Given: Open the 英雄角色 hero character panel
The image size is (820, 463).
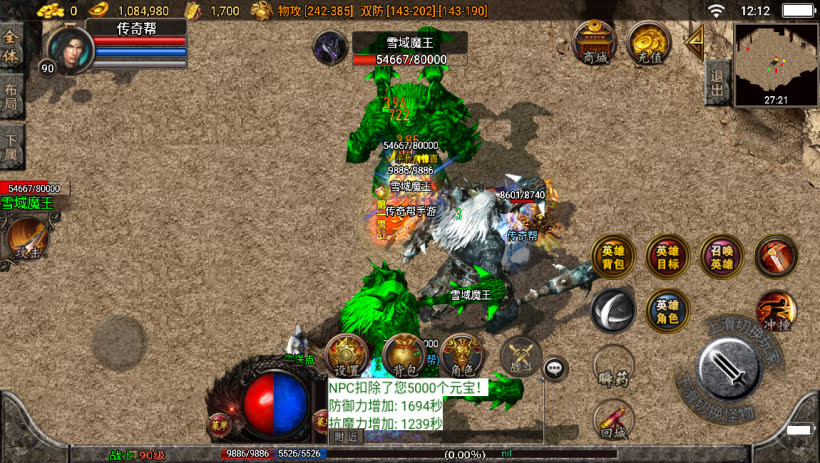Looking at the screenshot, I should pyautogui.click(x=667, y=310).
